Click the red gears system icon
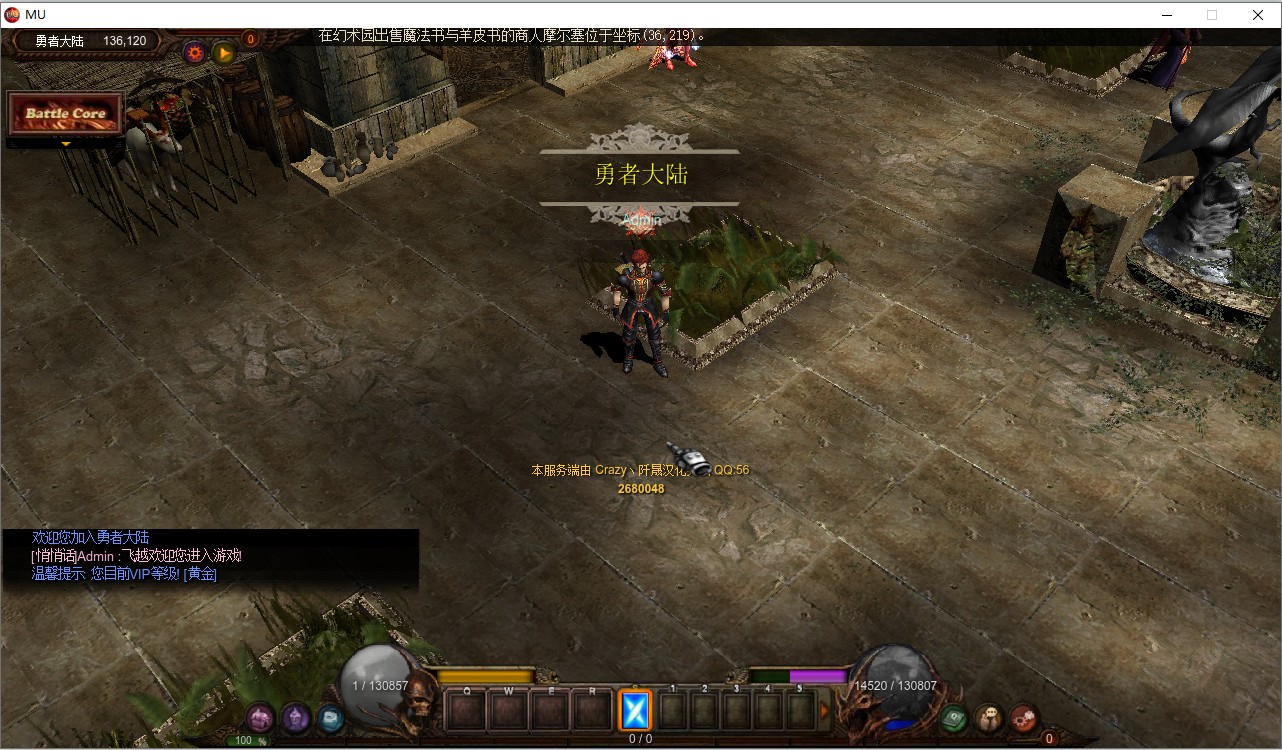 point(1023,717)
